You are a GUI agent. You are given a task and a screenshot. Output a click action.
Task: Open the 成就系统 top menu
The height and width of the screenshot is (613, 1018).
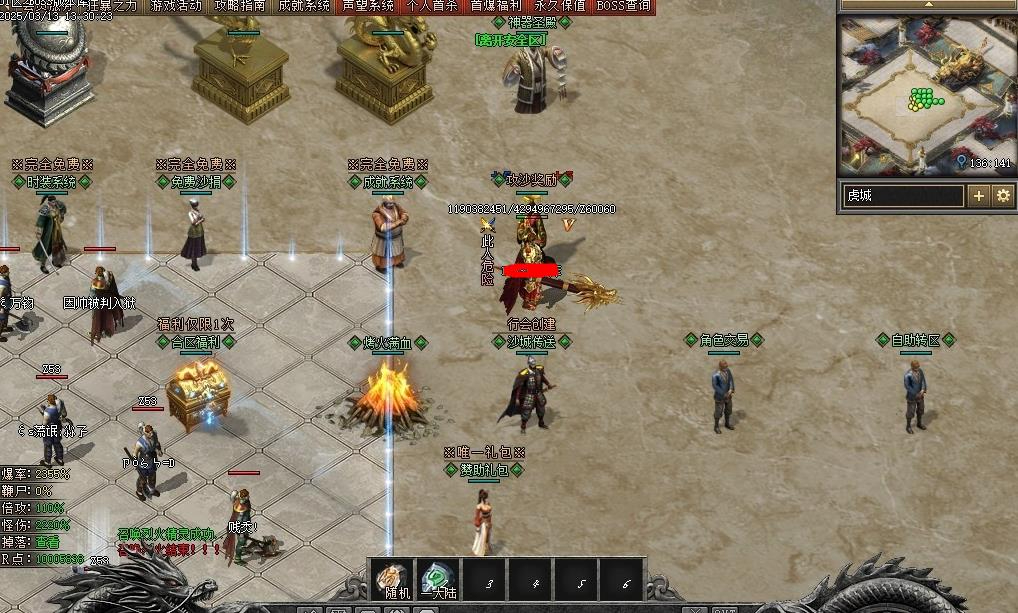tap(304, 6)
